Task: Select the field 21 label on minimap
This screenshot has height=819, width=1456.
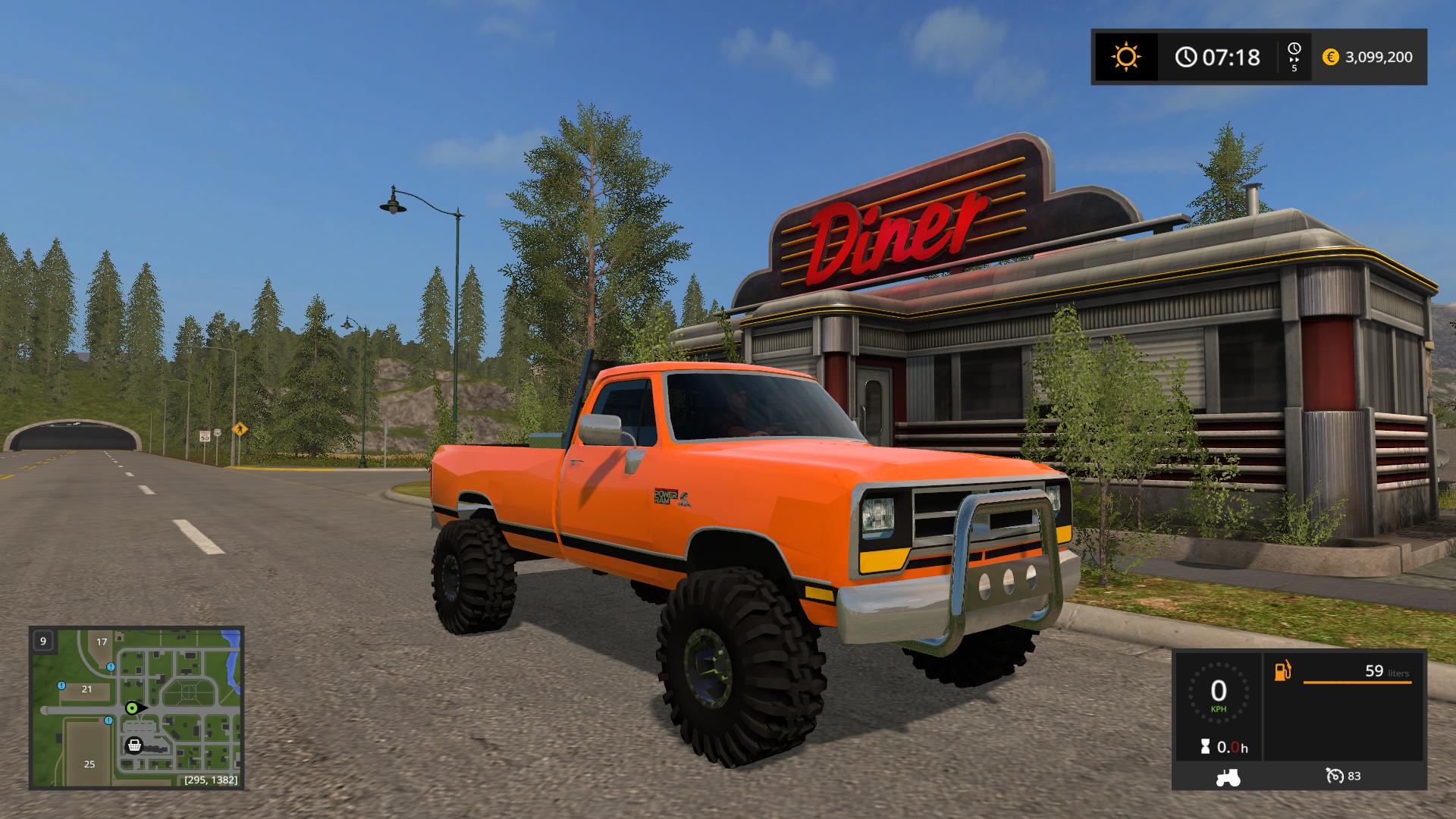Action: [x=86, y=689]
